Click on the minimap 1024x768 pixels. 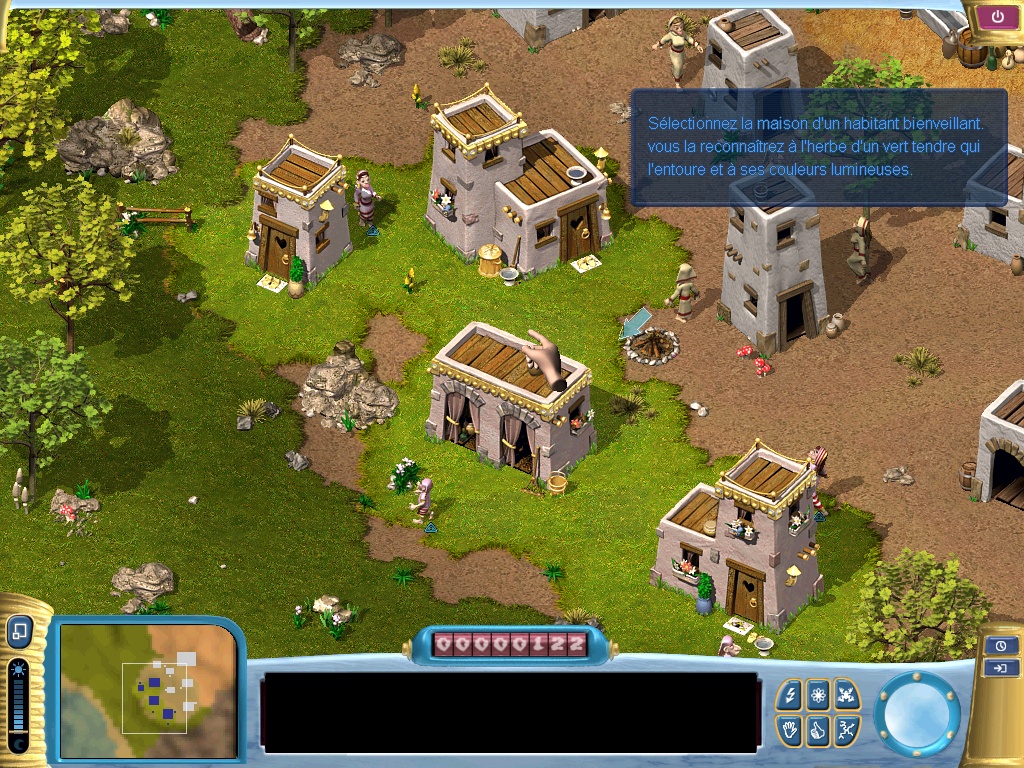pyautogui.click(x=148, y=688)
